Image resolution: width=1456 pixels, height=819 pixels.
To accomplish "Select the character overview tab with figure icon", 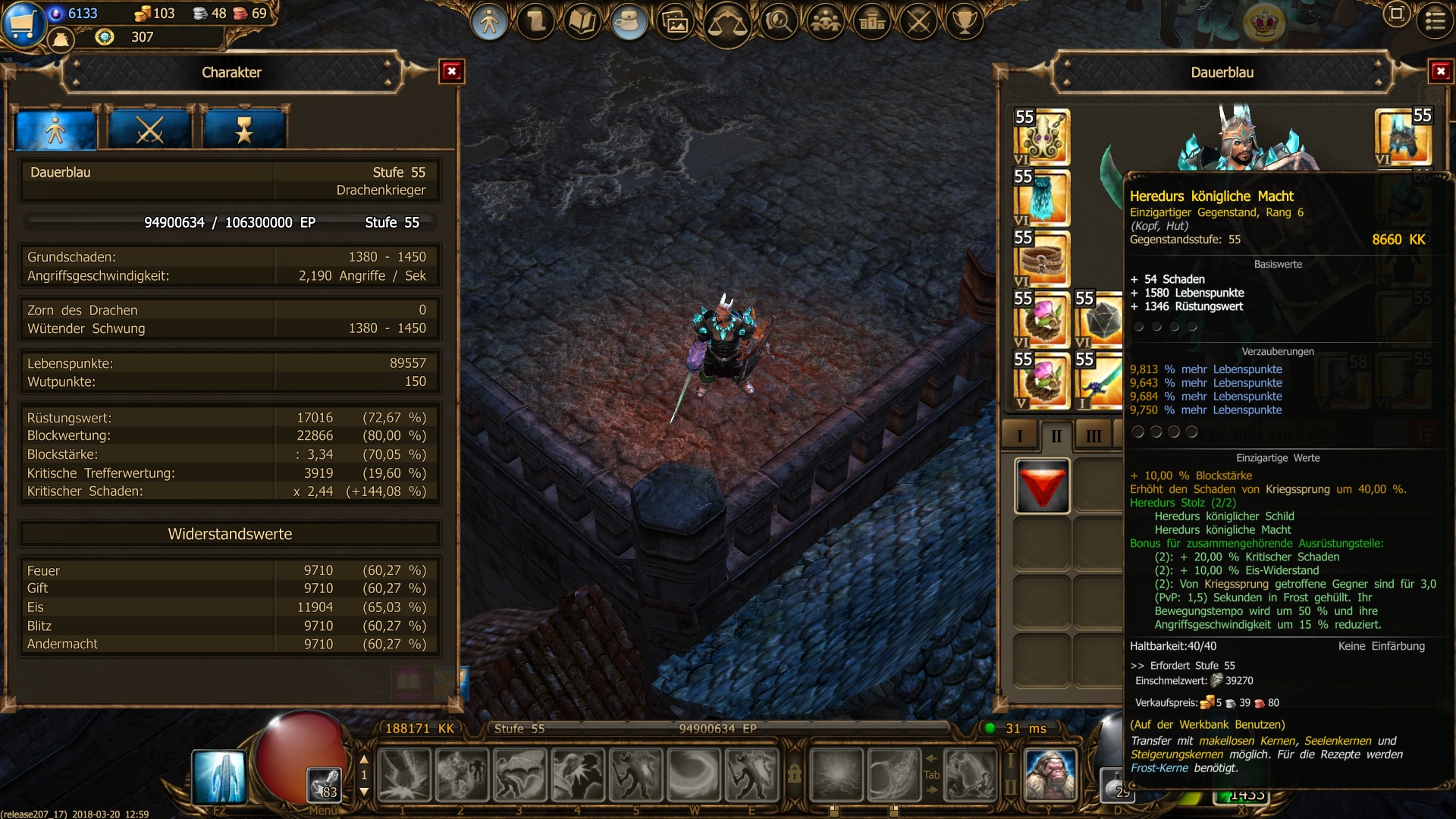I will pyautogui.click(x=55, y=130).
